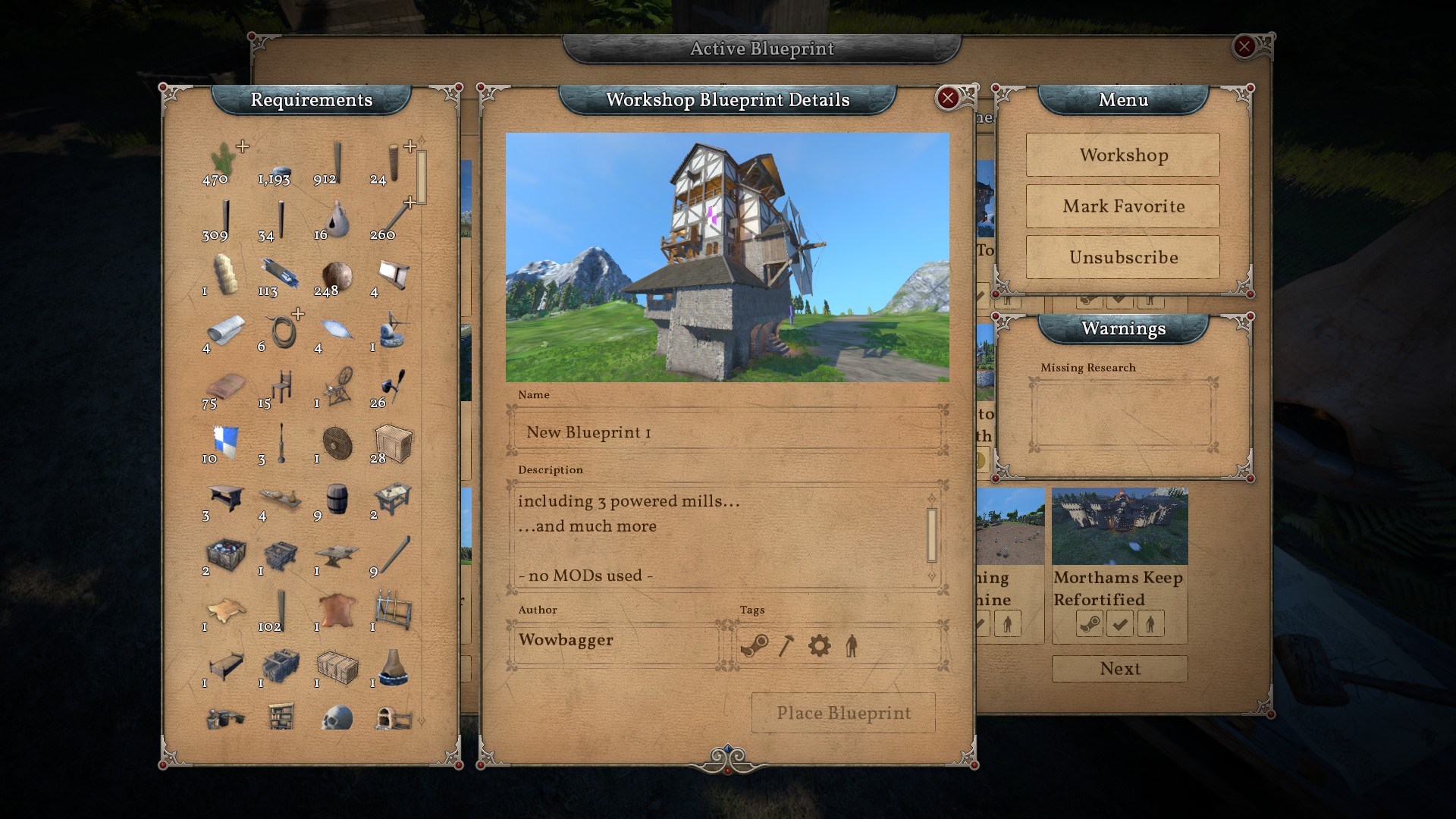Open the Workshop from the menu
1456x819 pixels.
1122,155
